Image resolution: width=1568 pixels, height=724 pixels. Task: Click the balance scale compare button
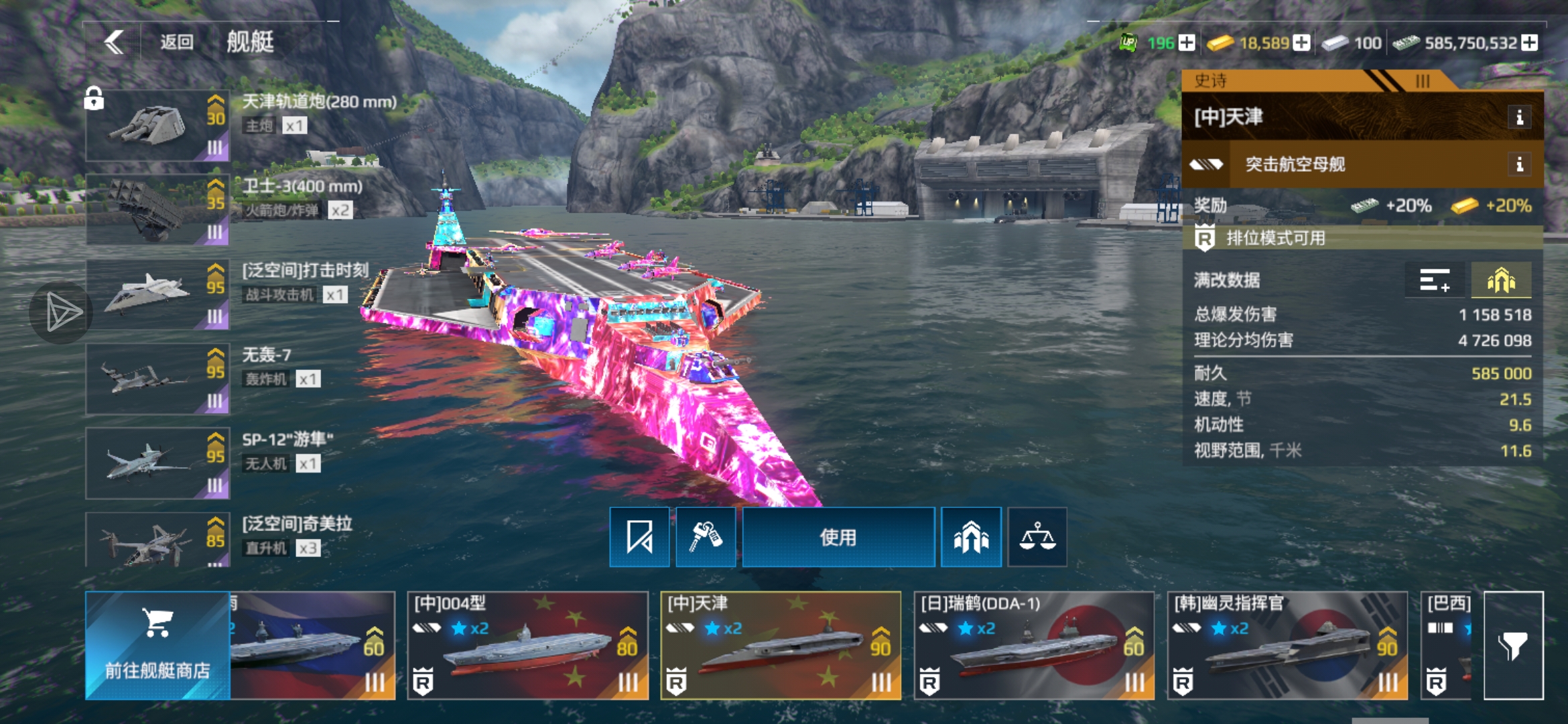click(1037, 538)
